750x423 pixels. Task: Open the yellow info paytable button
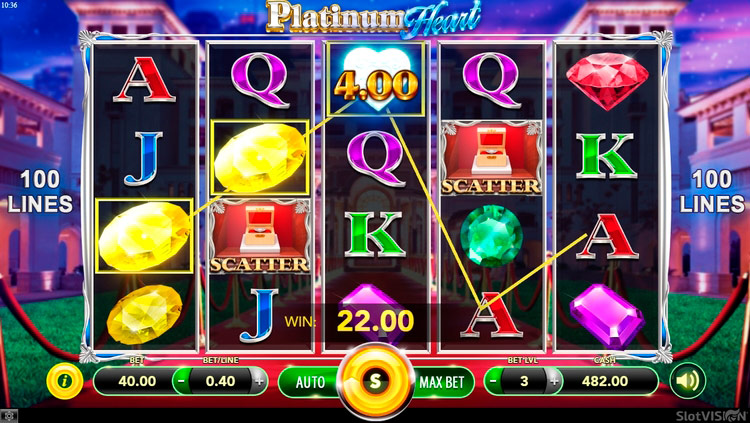click(x=65, y=380)
